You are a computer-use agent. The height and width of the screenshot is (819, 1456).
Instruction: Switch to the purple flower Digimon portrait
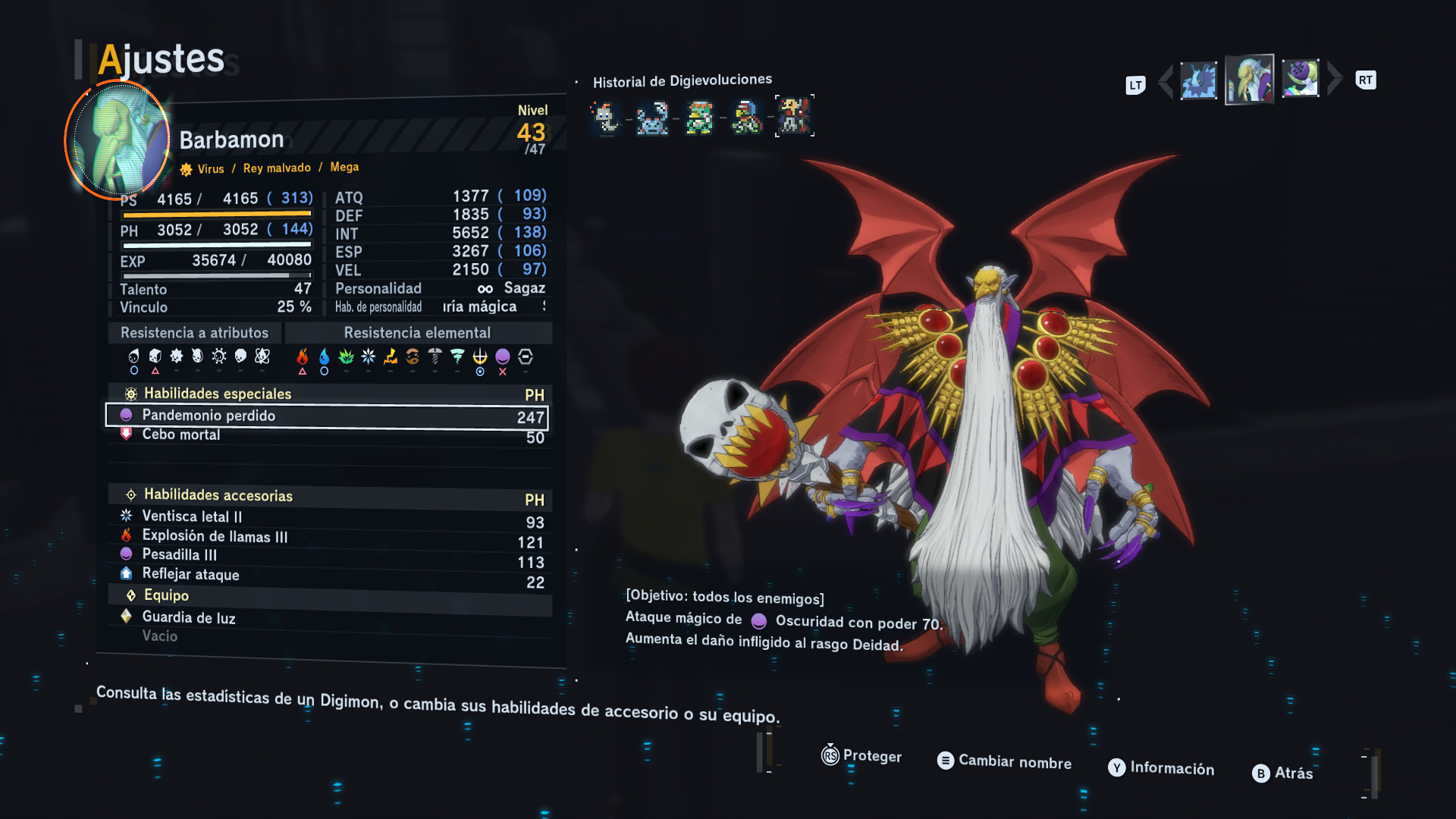(x=1300, y=79)
